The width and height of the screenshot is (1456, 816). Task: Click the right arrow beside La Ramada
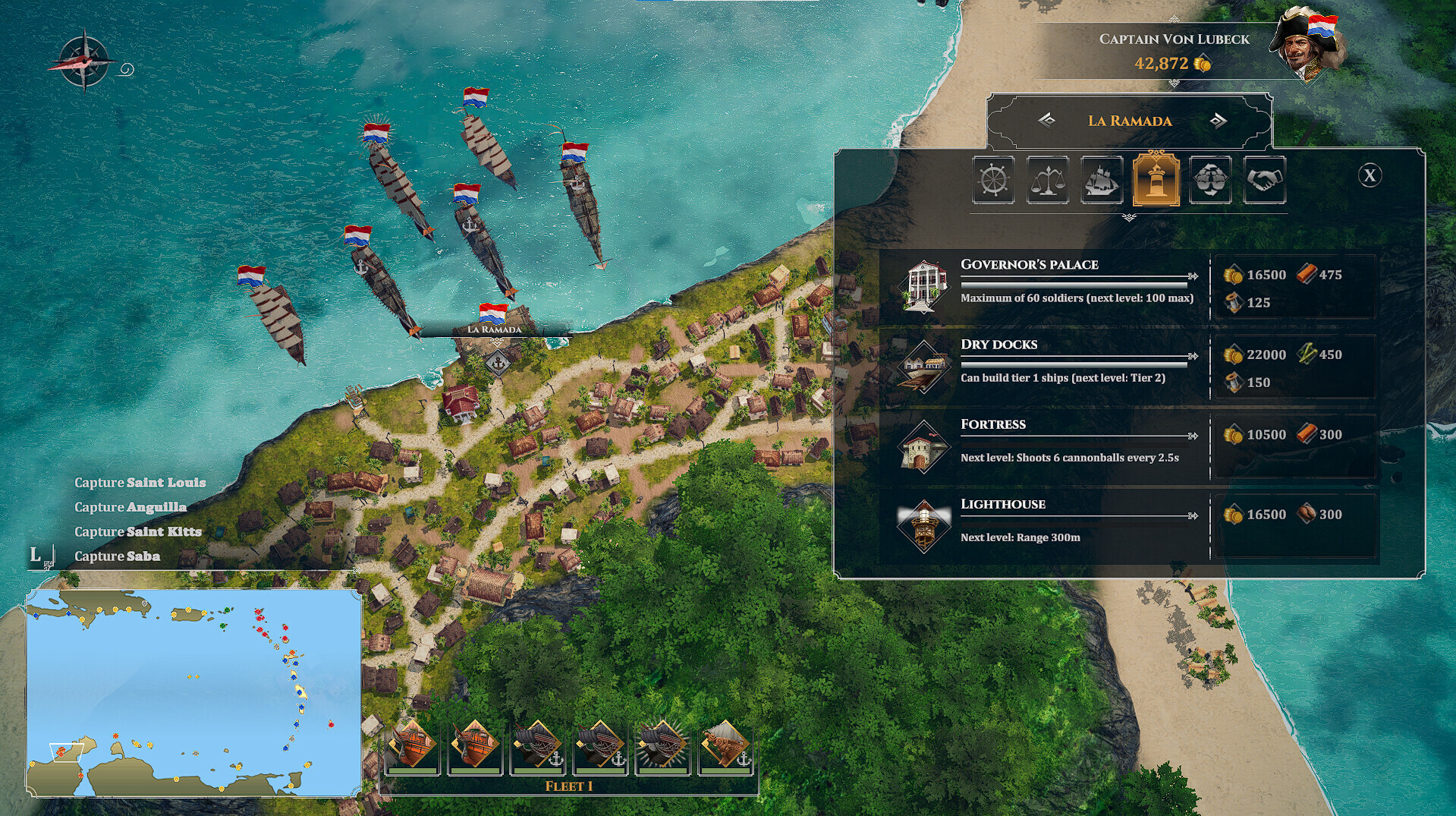coord(1217,121)
